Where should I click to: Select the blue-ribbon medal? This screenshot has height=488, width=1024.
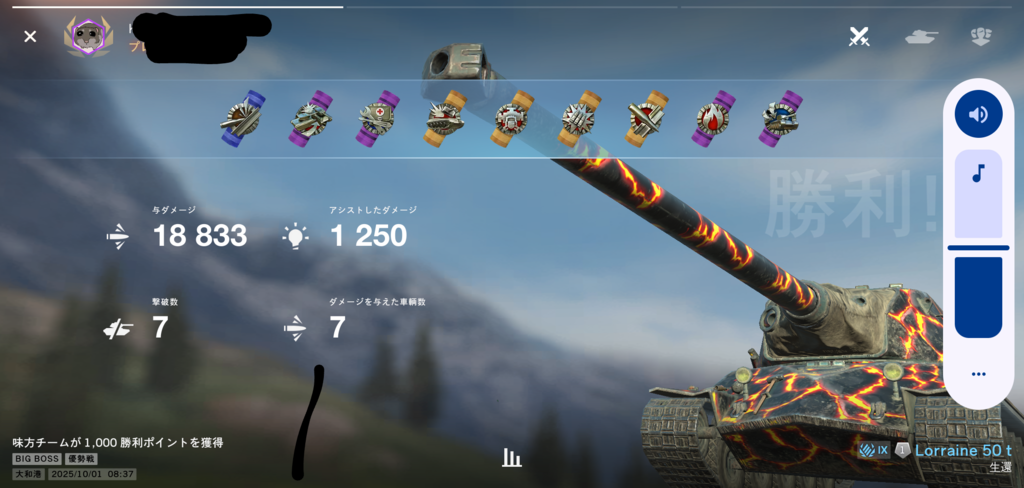(x=242, y=118)
